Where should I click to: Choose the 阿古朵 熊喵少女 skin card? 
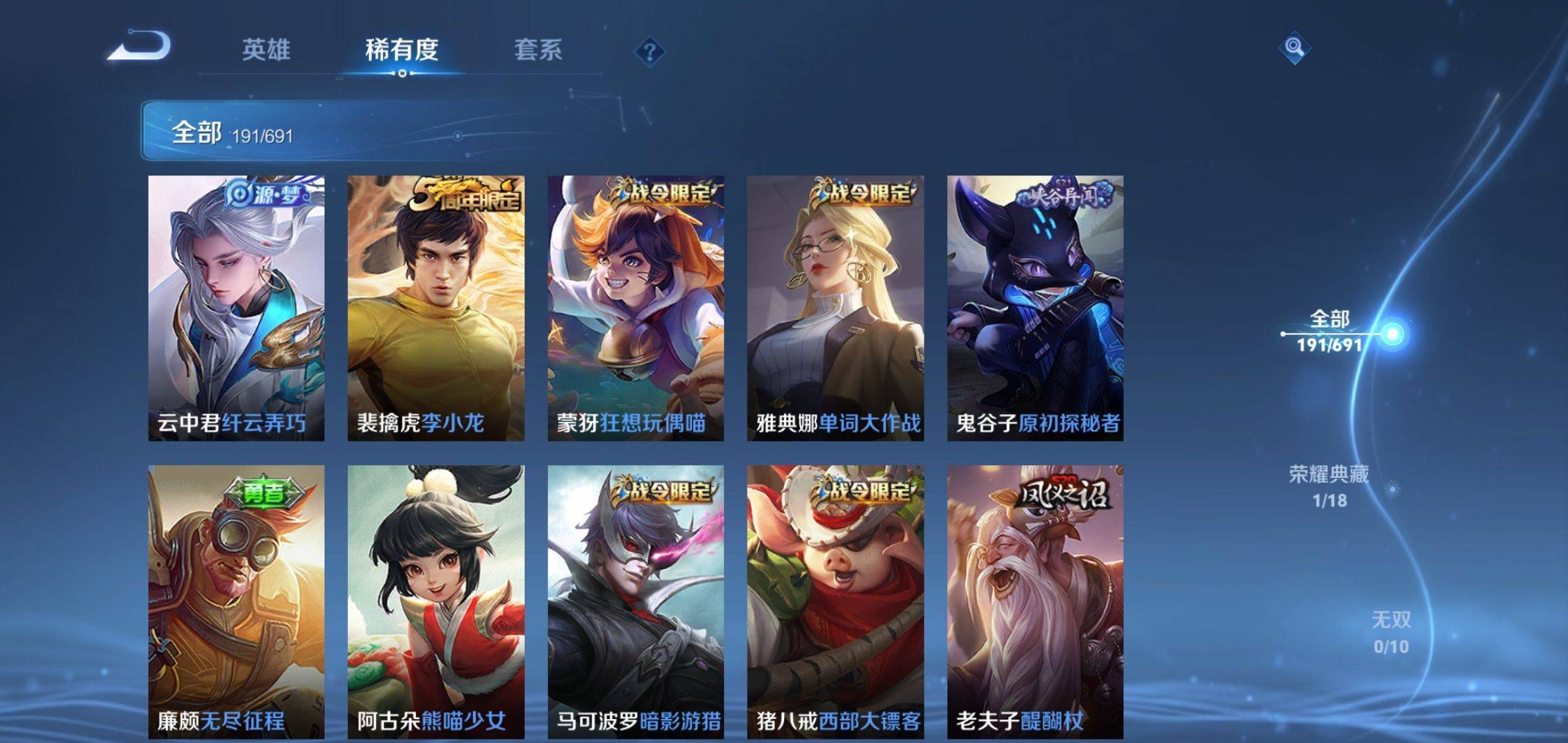coord(435,601)
